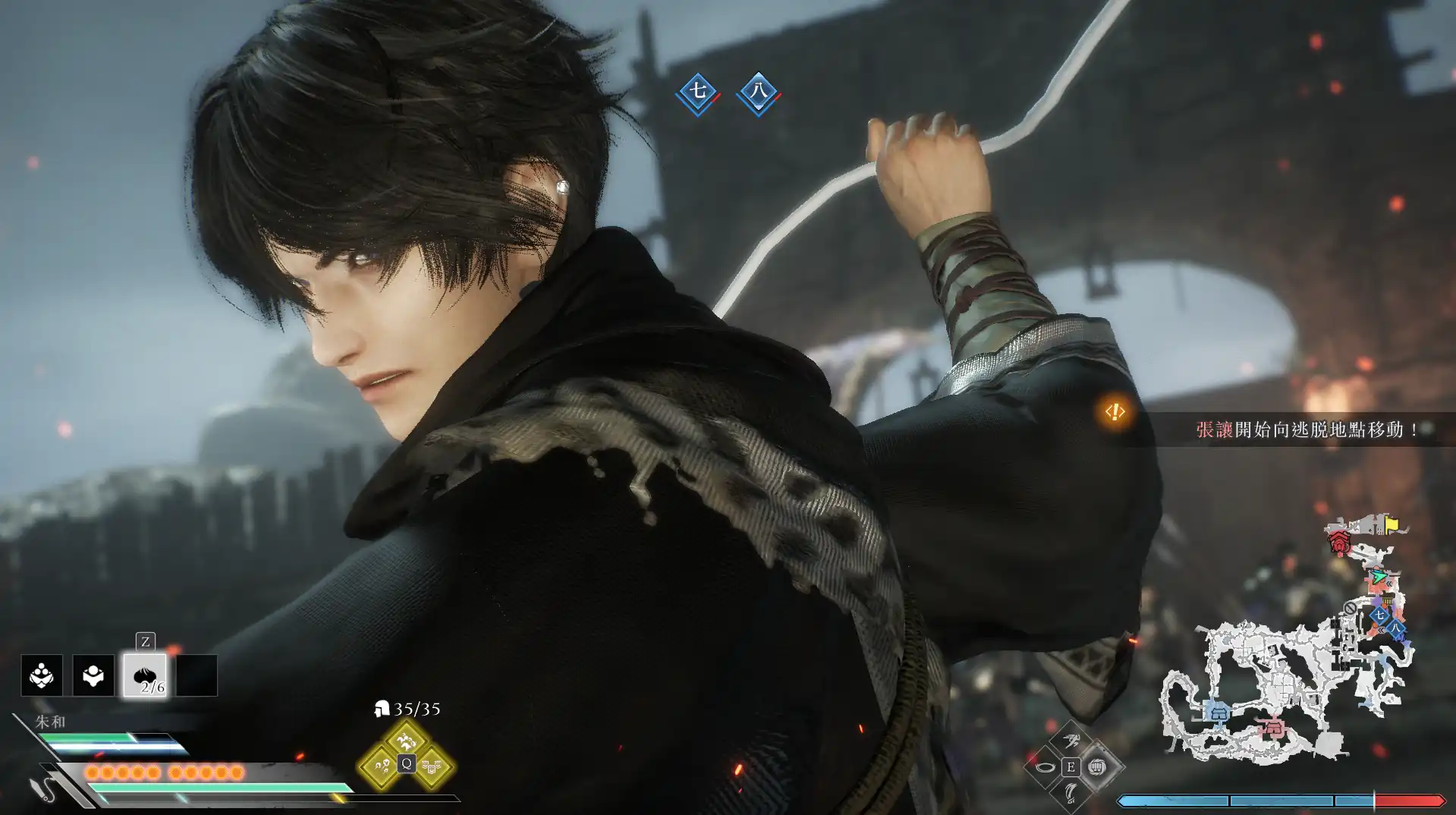Viewport: 1456px width, 815px height.
Task: Select the three-orb pedestal item slot
Action: click(x=42, y=675)
